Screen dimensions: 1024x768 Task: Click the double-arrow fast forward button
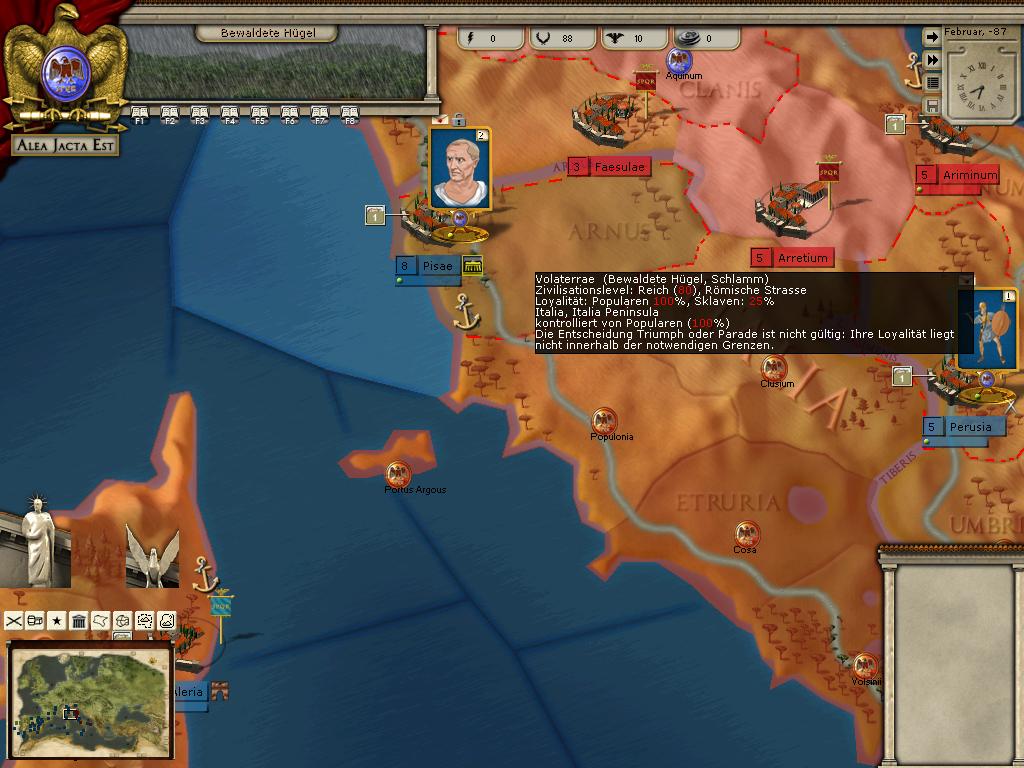click(932, 60)
